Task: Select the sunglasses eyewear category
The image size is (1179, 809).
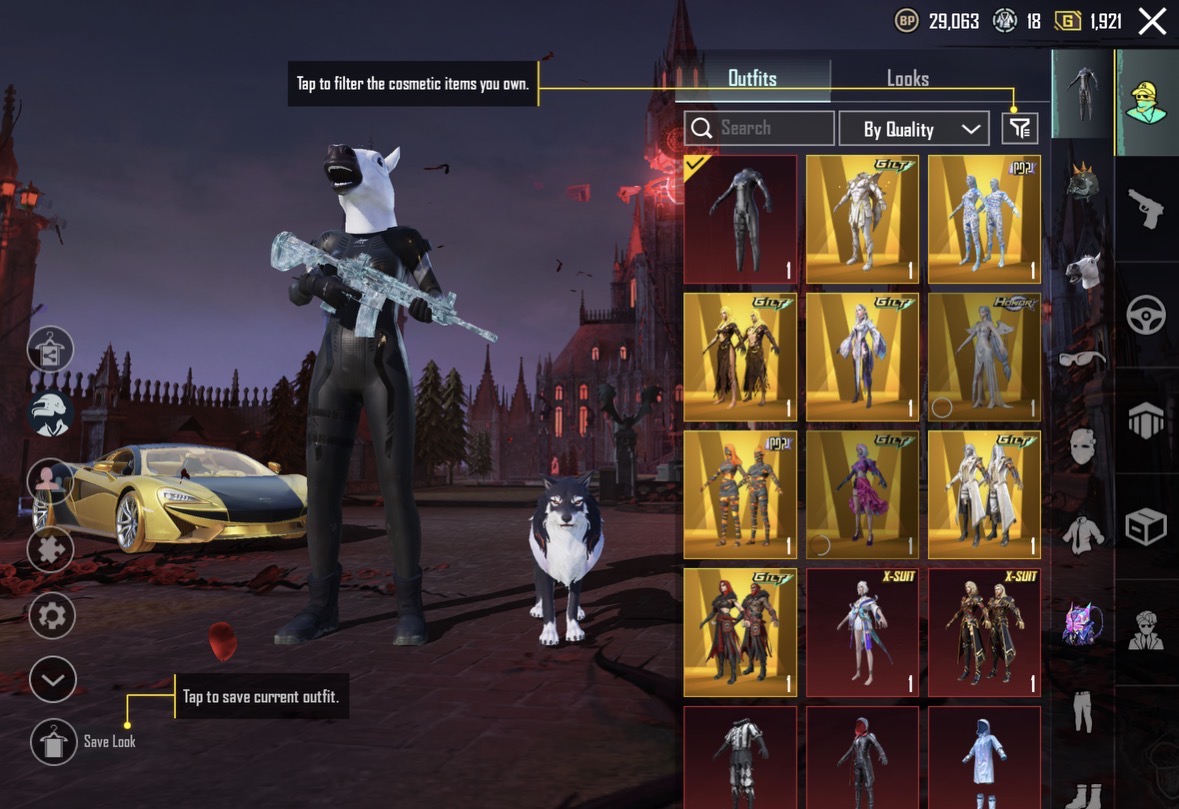Action: tap(1082, 358)
